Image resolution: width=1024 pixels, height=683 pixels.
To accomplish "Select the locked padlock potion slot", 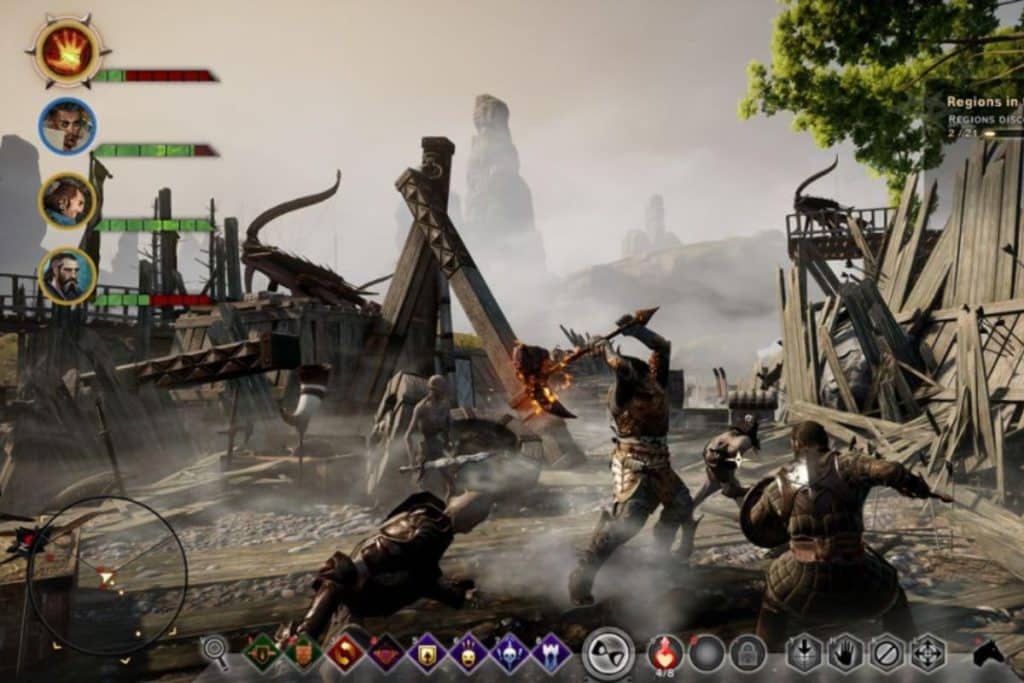I will [747, 653].
